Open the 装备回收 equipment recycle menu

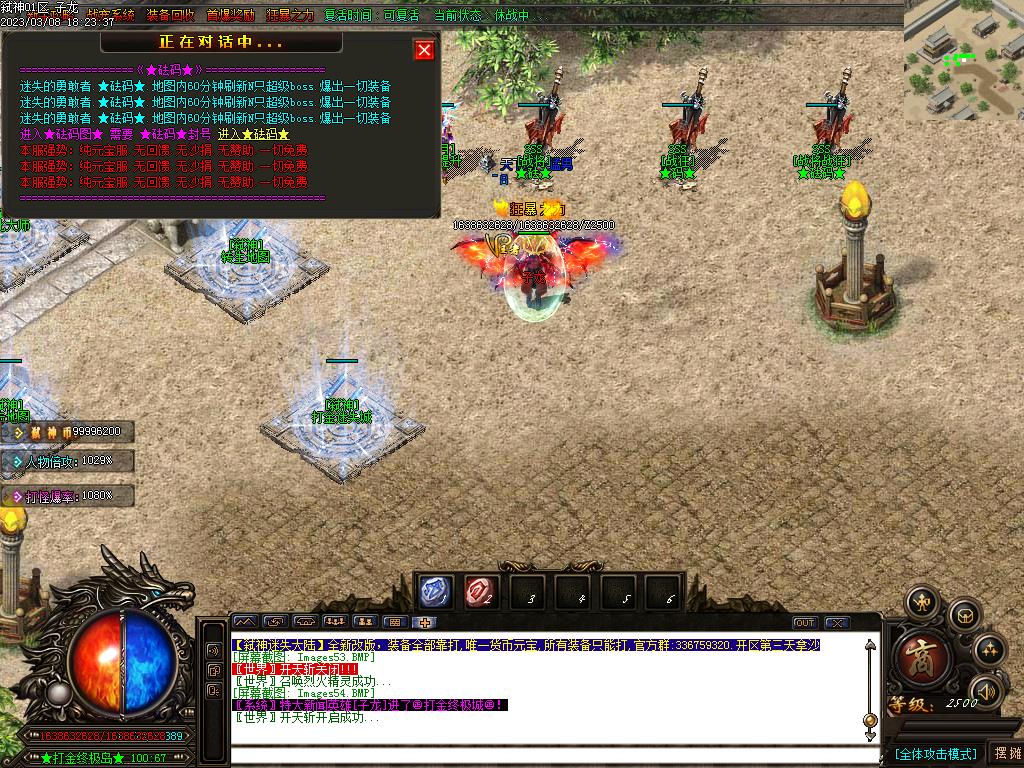(170, 16)
